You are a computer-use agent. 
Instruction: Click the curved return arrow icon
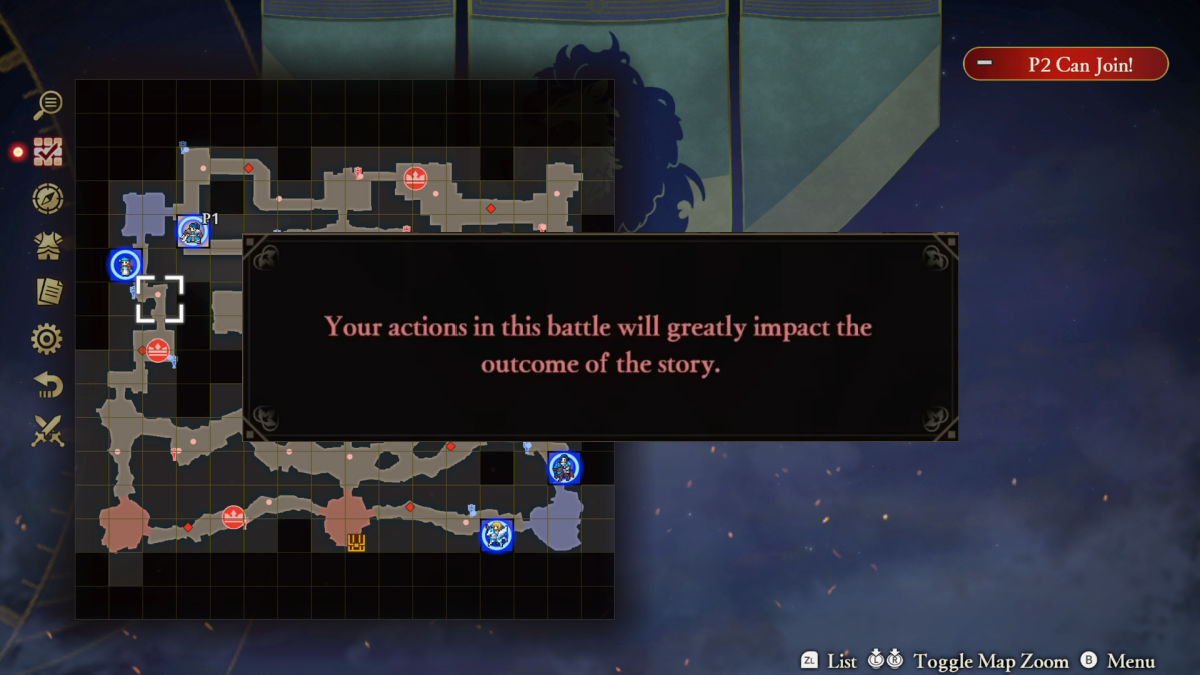pyautogui.click(x=47, y=386)
